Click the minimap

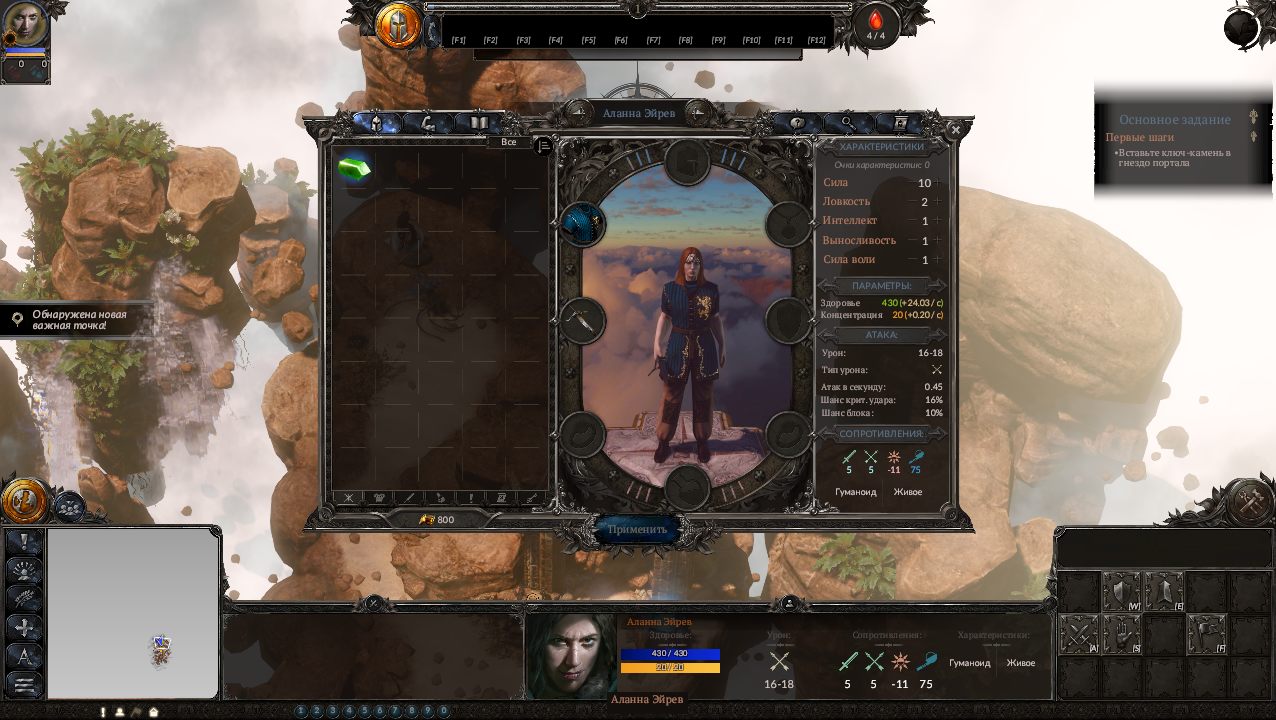[x=133, y=613]
